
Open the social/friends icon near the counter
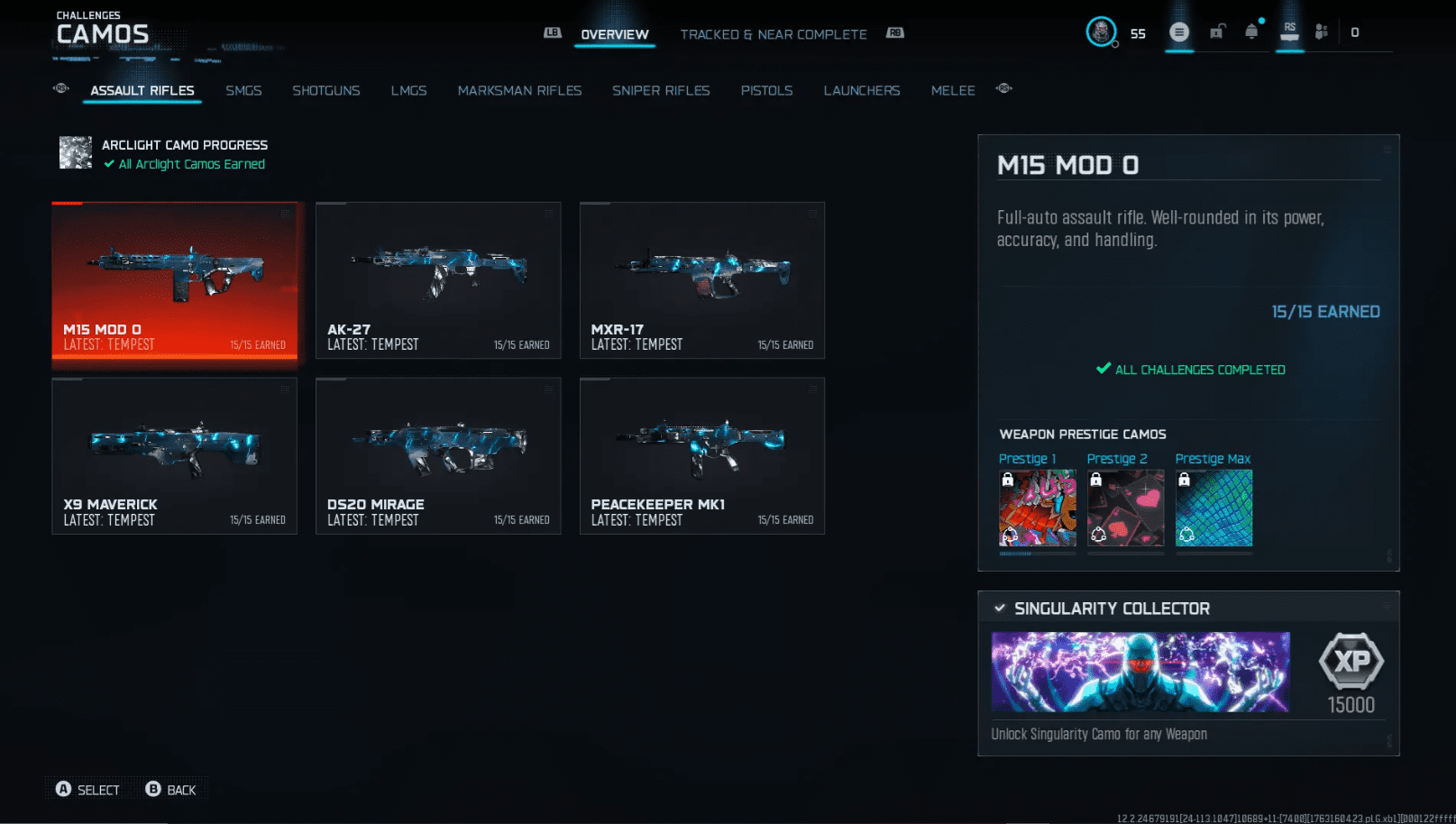click(x=1323, y=31)
